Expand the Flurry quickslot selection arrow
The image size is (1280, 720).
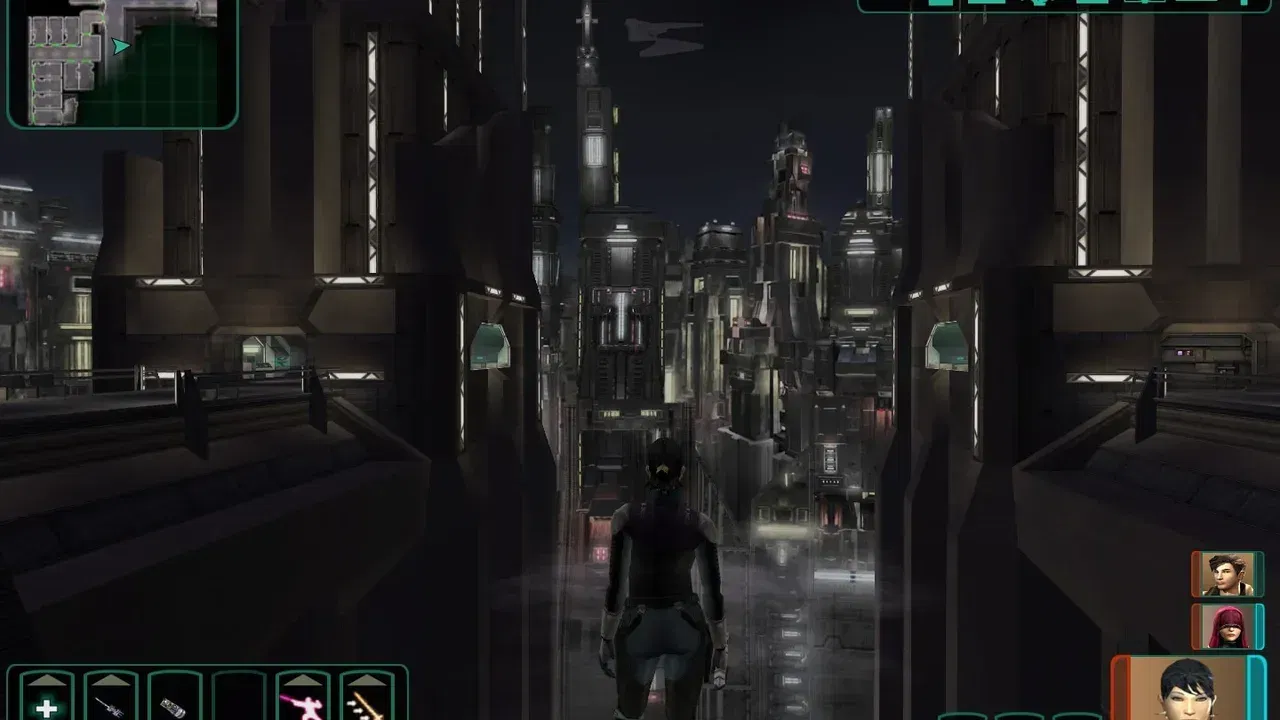(300, 678)
